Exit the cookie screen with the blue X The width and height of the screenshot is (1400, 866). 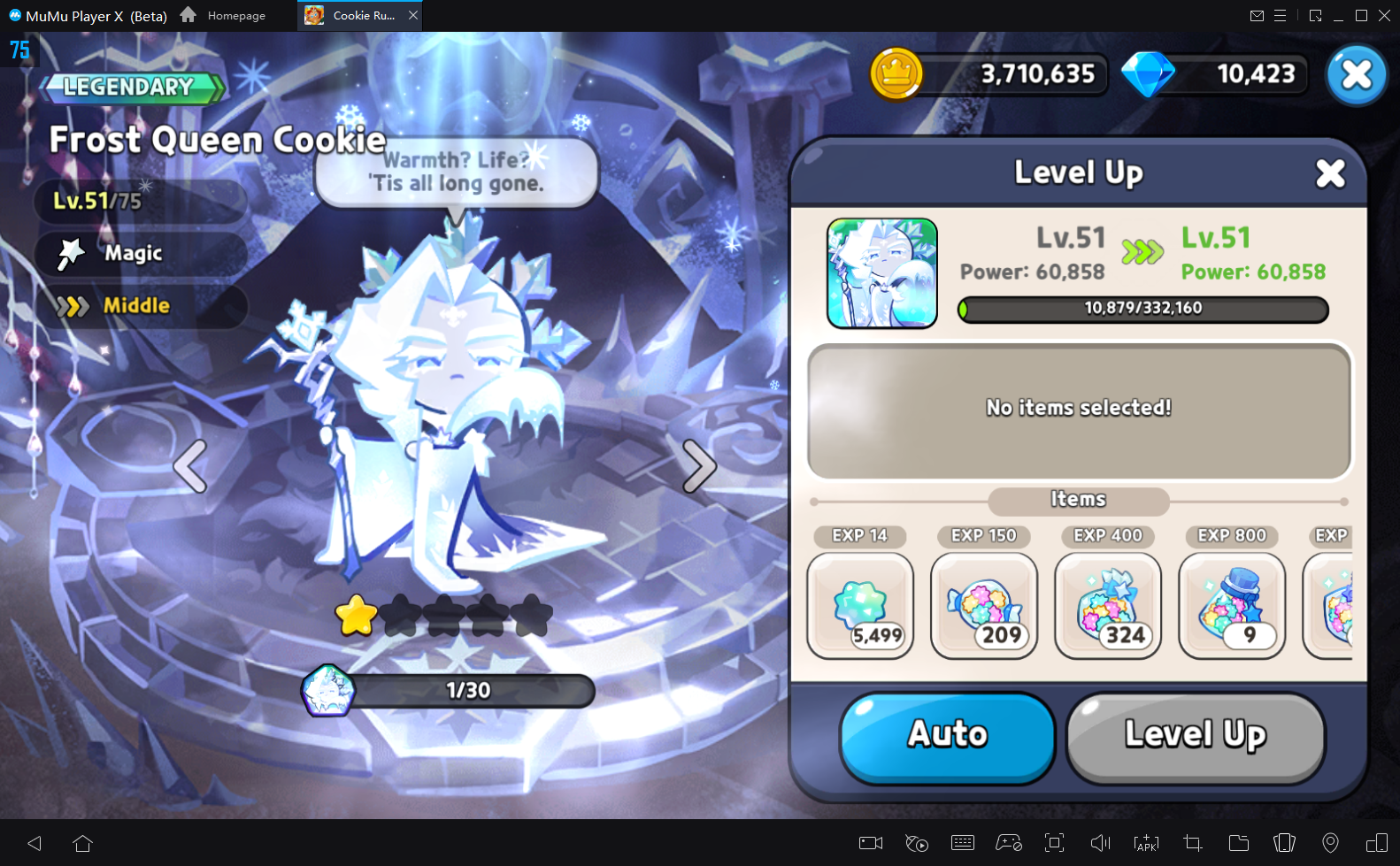[1356, 75]
